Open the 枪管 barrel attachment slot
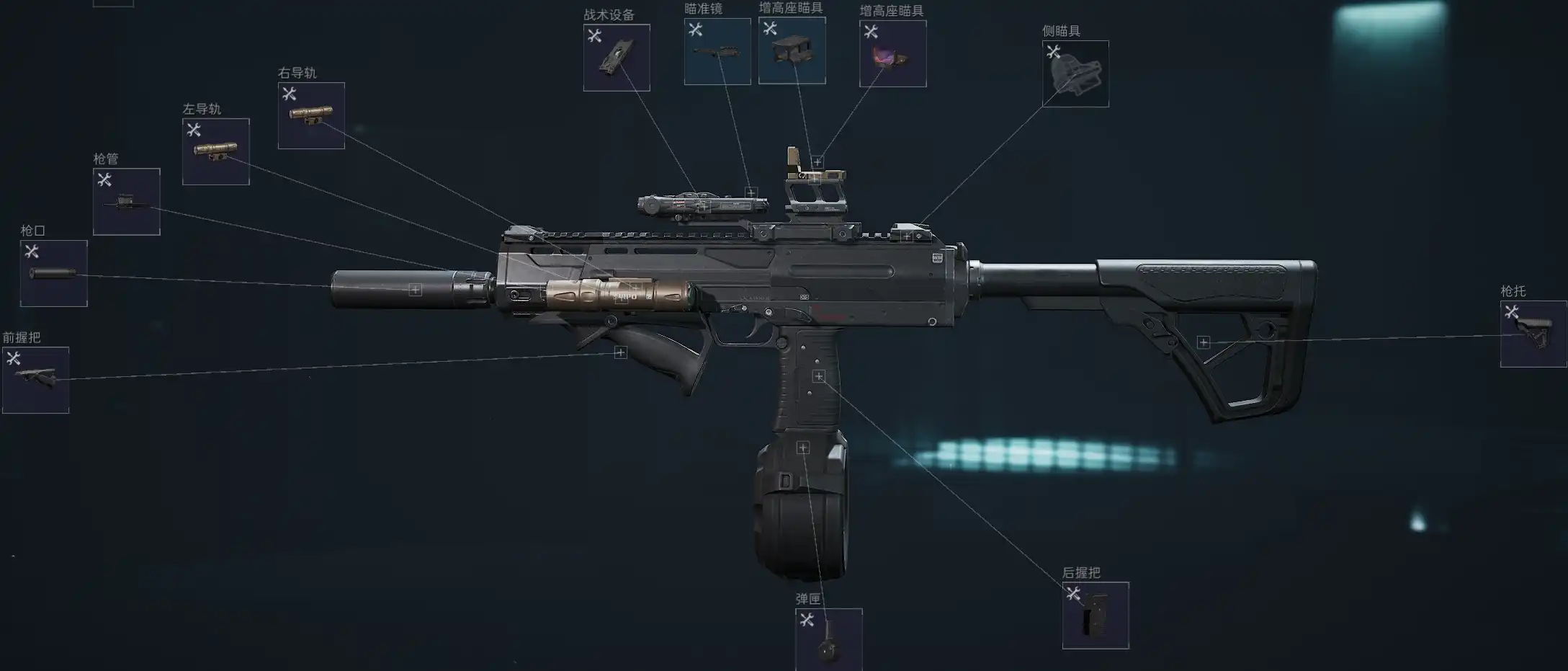Viewport: 1568px width, 671px height. click(126, 202)
